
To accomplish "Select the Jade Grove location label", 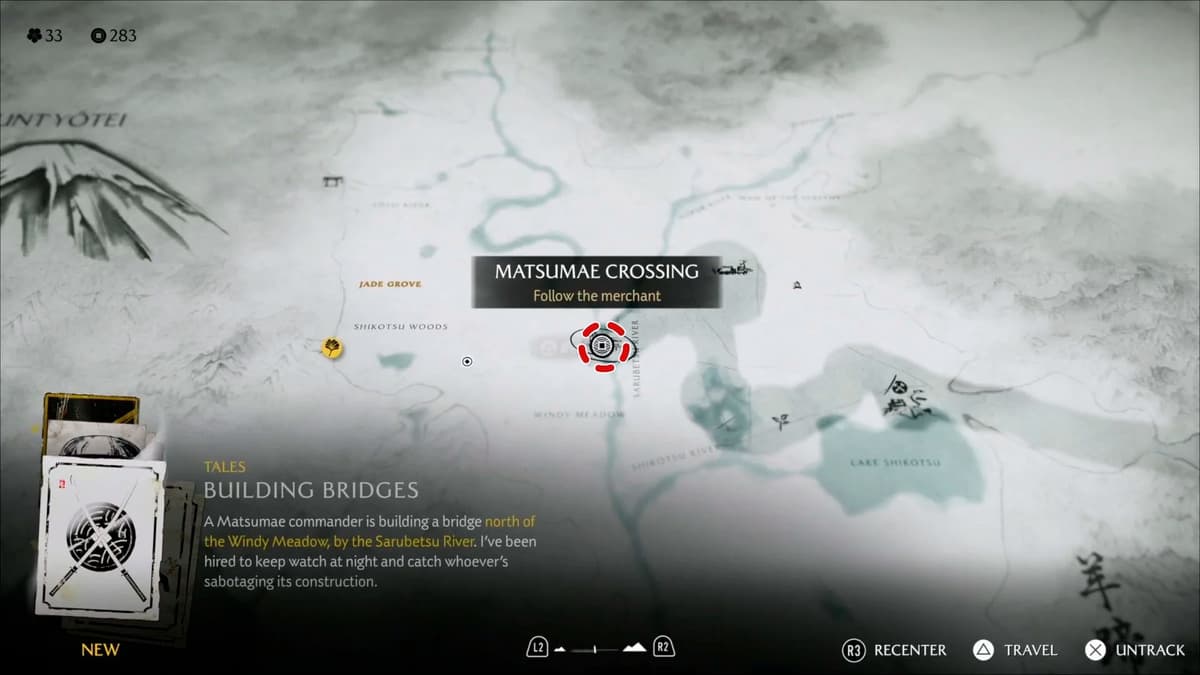I will point(390,284).
